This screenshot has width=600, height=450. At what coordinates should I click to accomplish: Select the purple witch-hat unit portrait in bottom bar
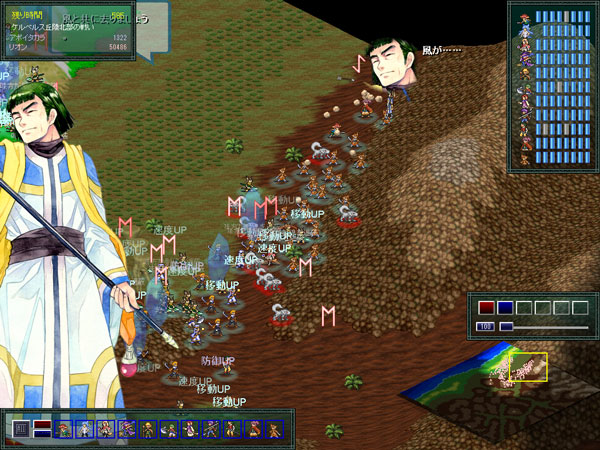[127, 429]
